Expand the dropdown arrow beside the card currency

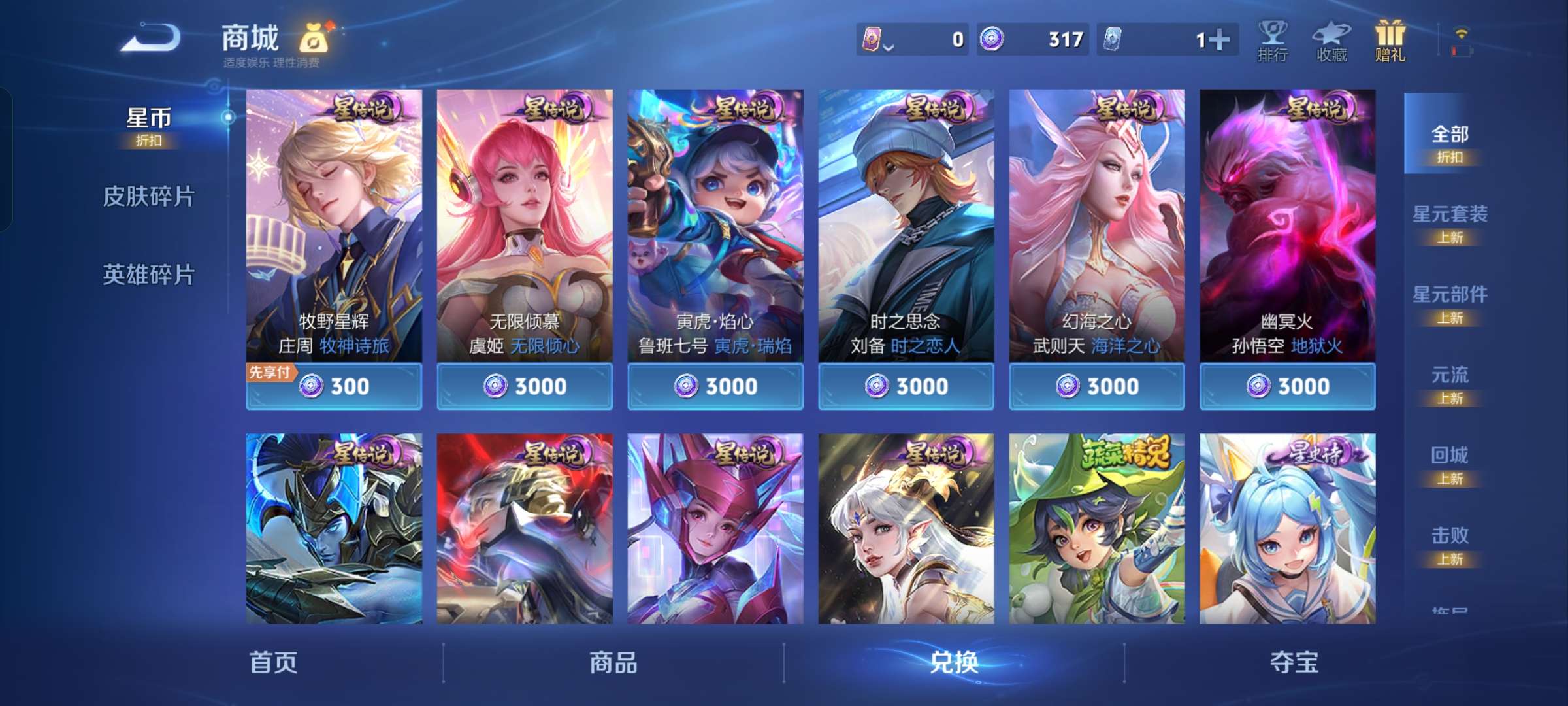point(889,44)
